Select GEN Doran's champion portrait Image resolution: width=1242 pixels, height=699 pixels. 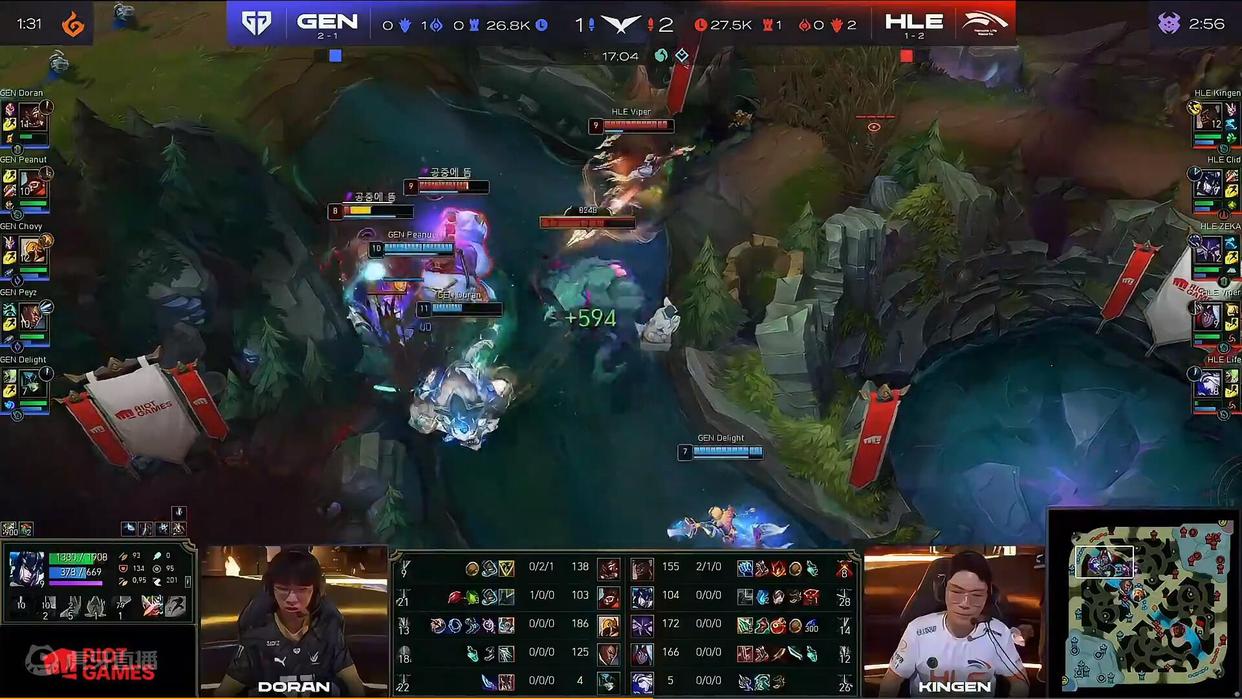click(32, 115)
